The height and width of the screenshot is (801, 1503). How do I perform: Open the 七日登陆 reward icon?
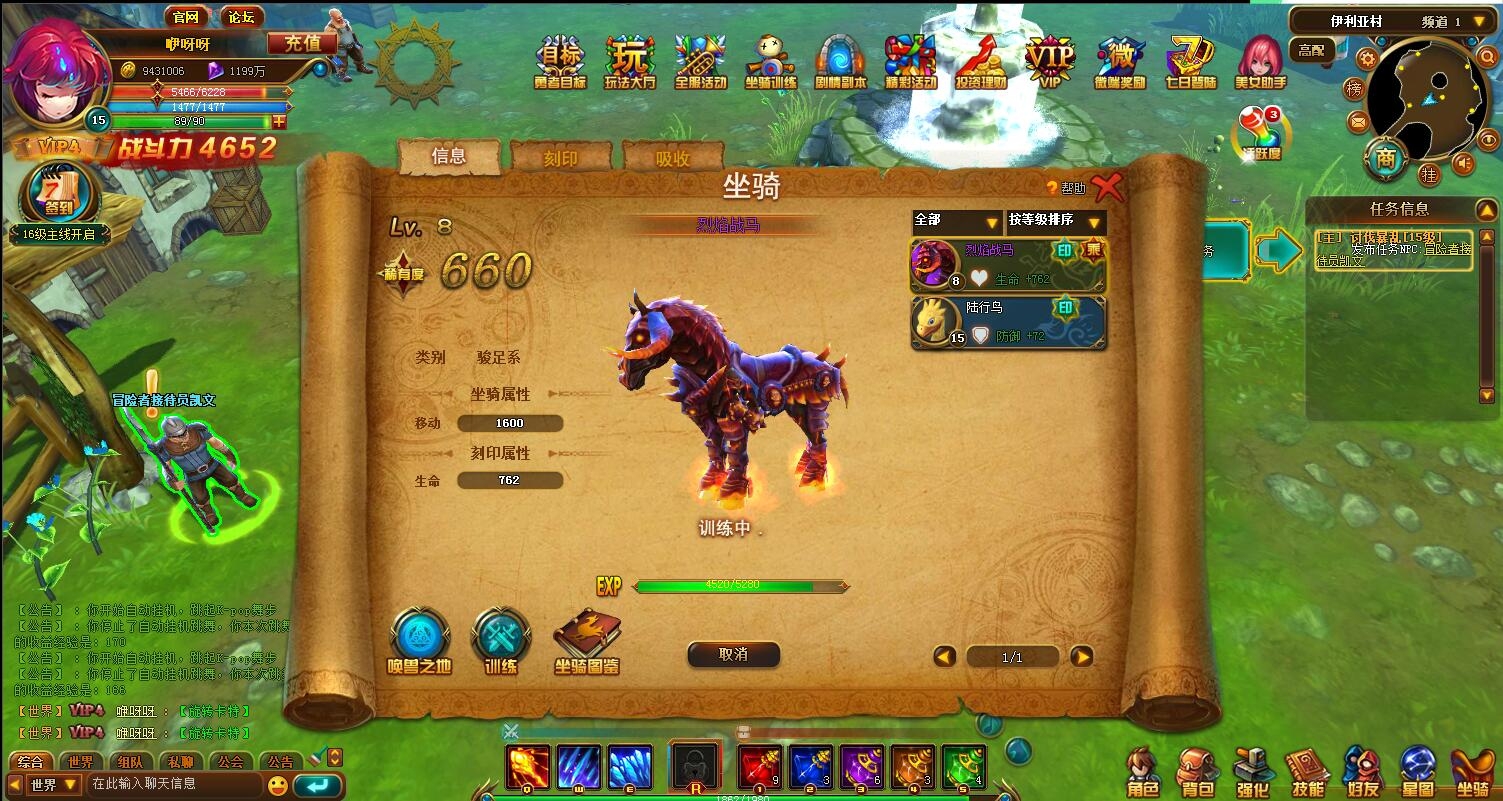pos(1190,62)
